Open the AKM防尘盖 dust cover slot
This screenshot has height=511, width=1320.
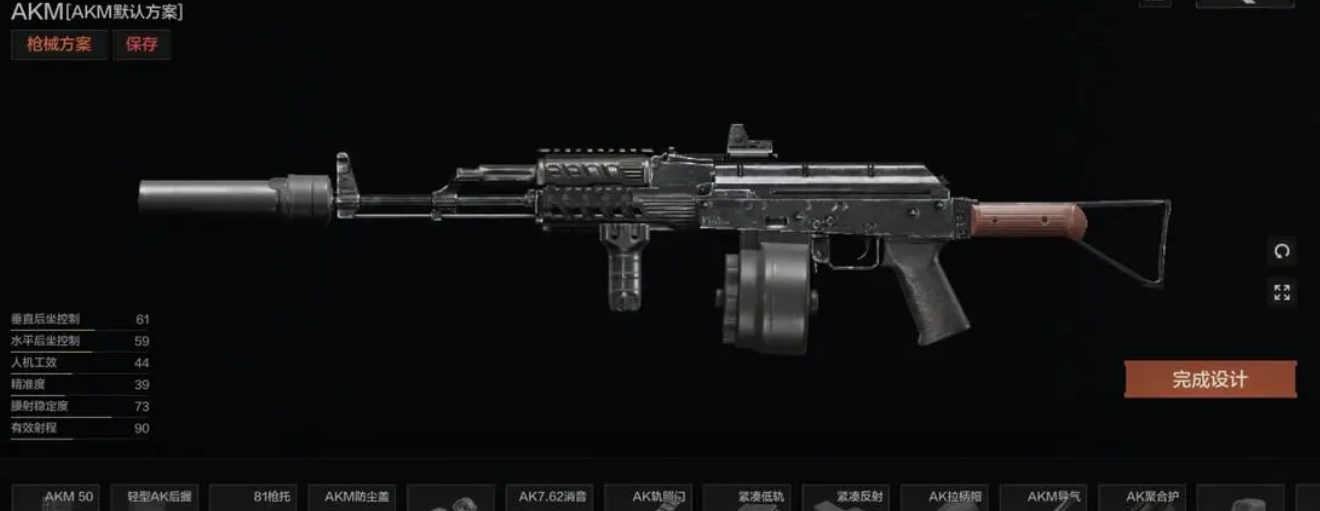pos(353,497)
